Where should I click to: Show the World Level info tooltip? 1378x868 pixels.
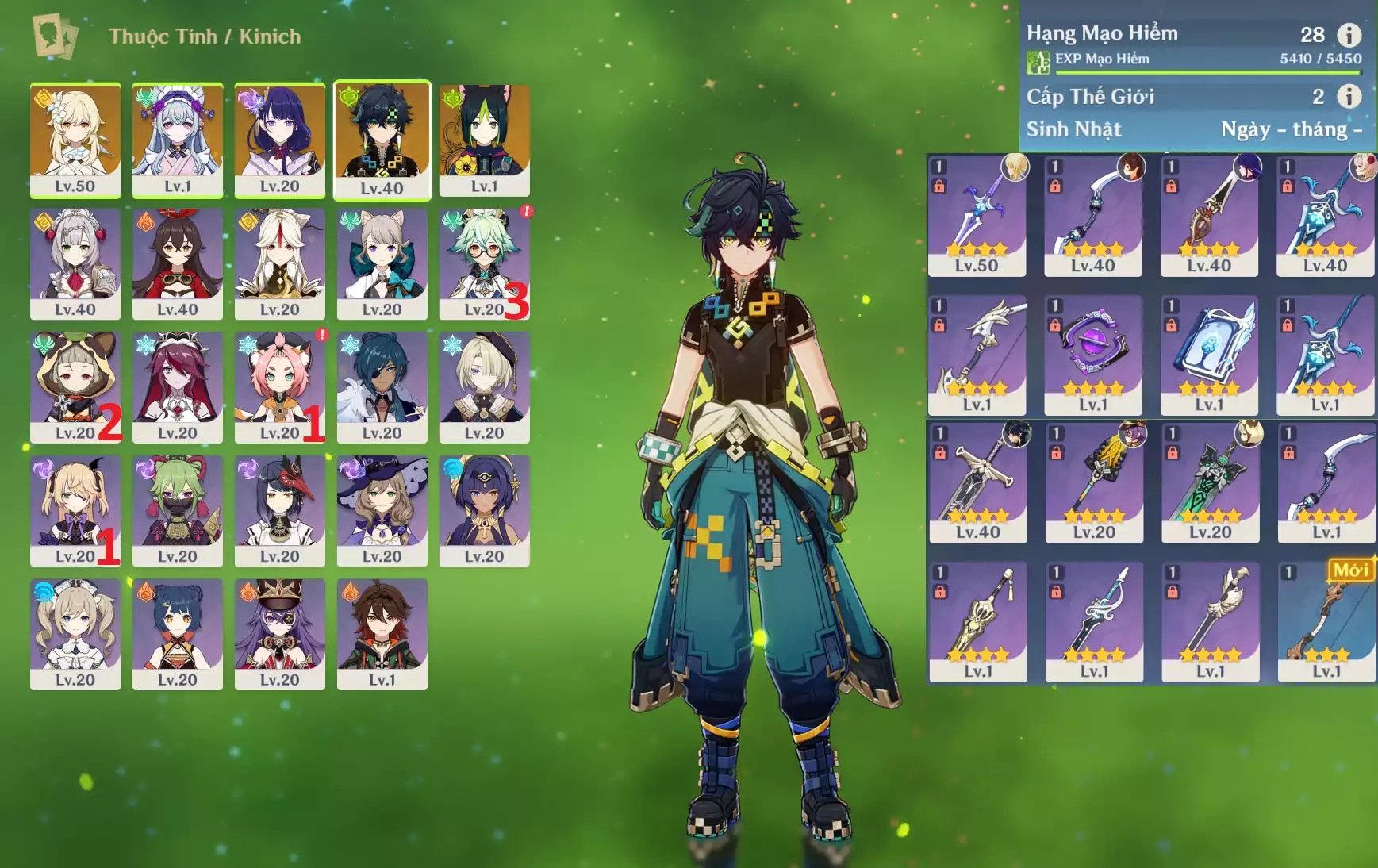[1349, 97]
